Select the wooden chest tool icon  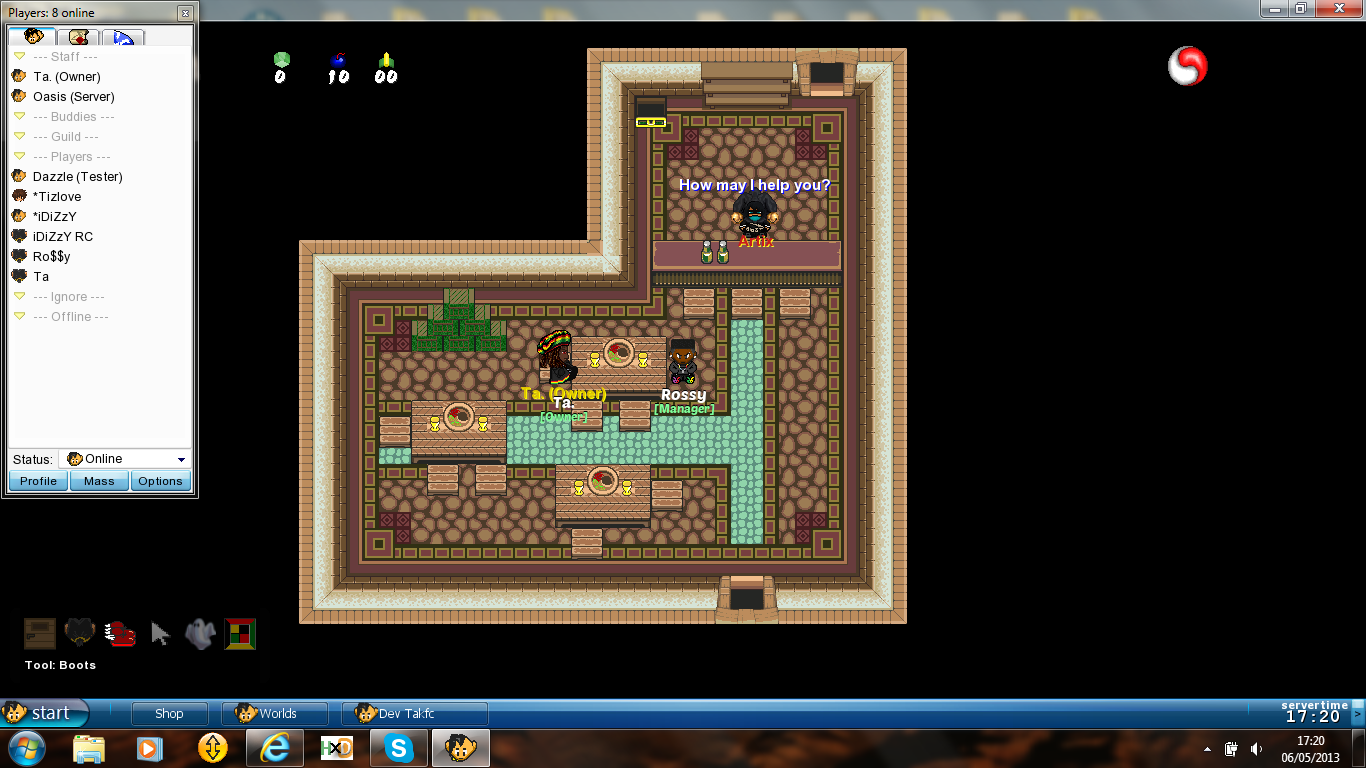40,633
